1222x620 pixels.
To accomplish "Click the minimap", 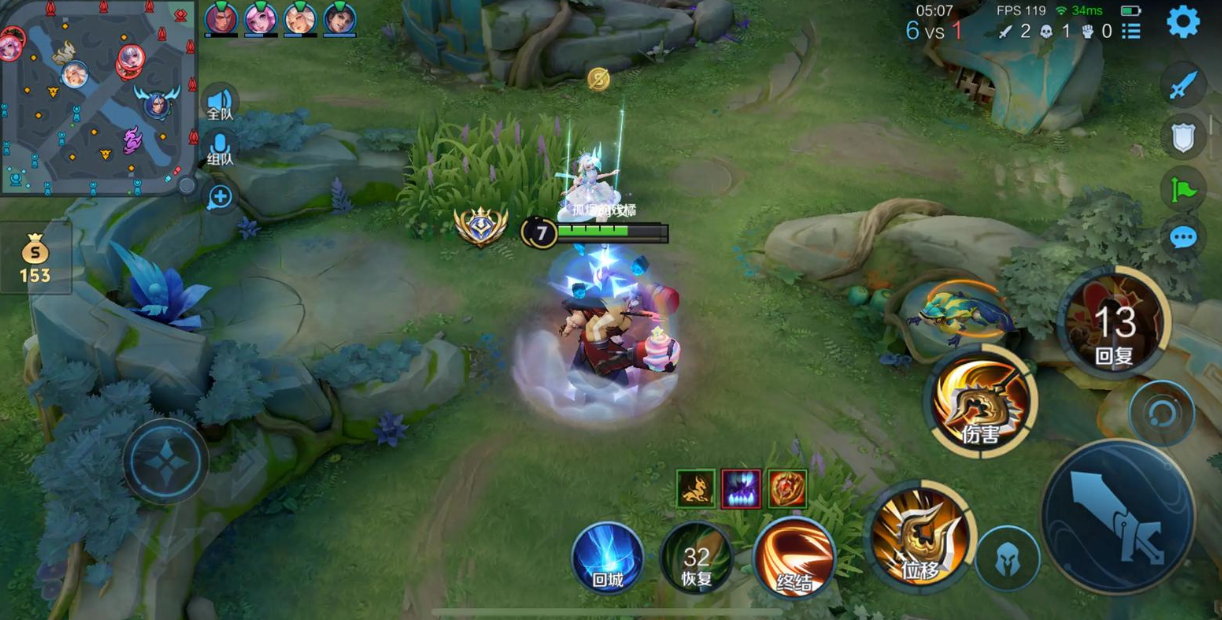I will (96, 97).
